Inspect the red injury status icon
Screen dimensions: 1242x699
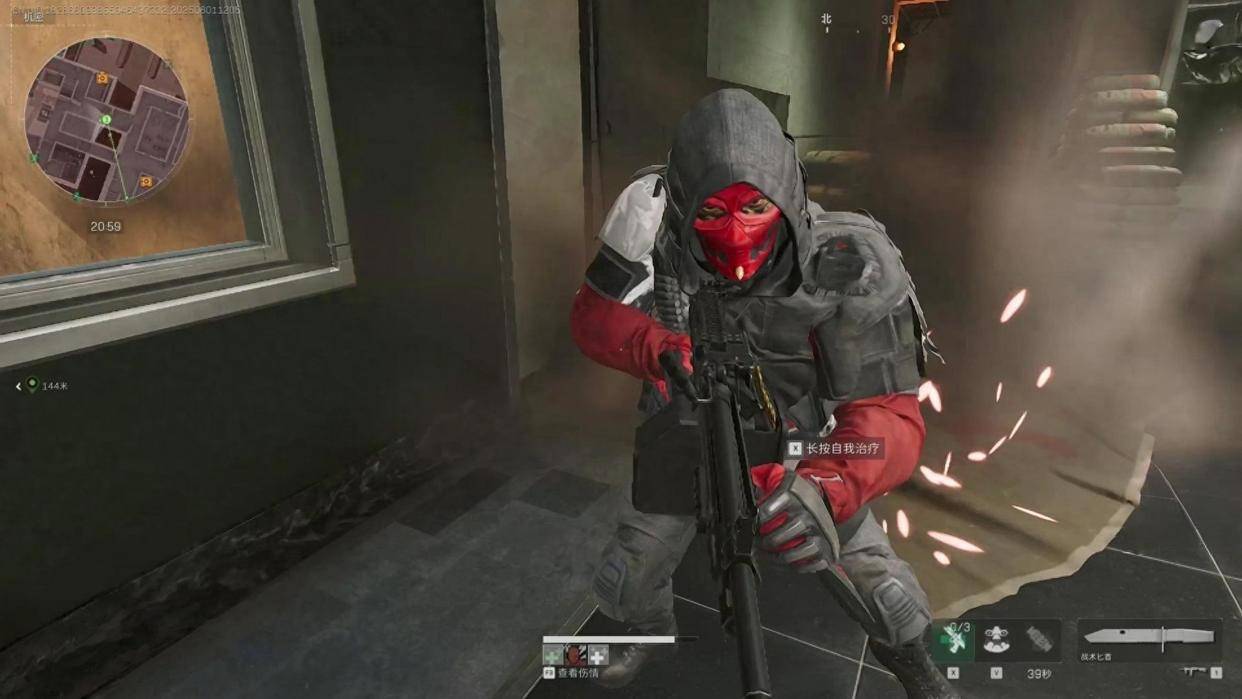[x=574, y=655]
